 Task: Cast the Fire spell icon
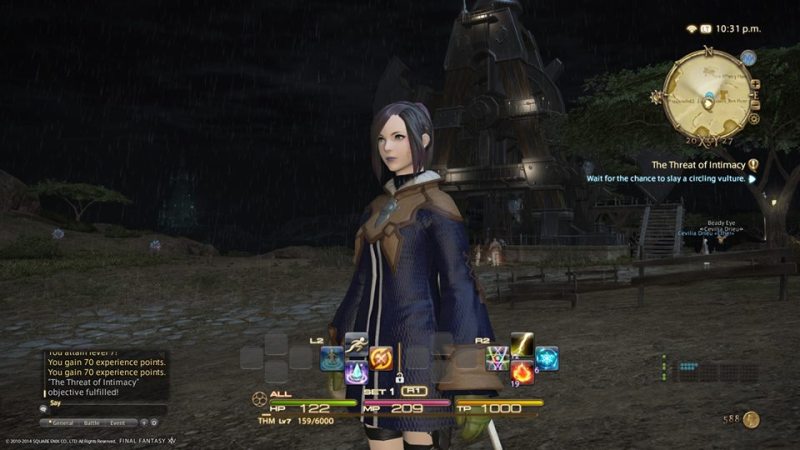523,372
